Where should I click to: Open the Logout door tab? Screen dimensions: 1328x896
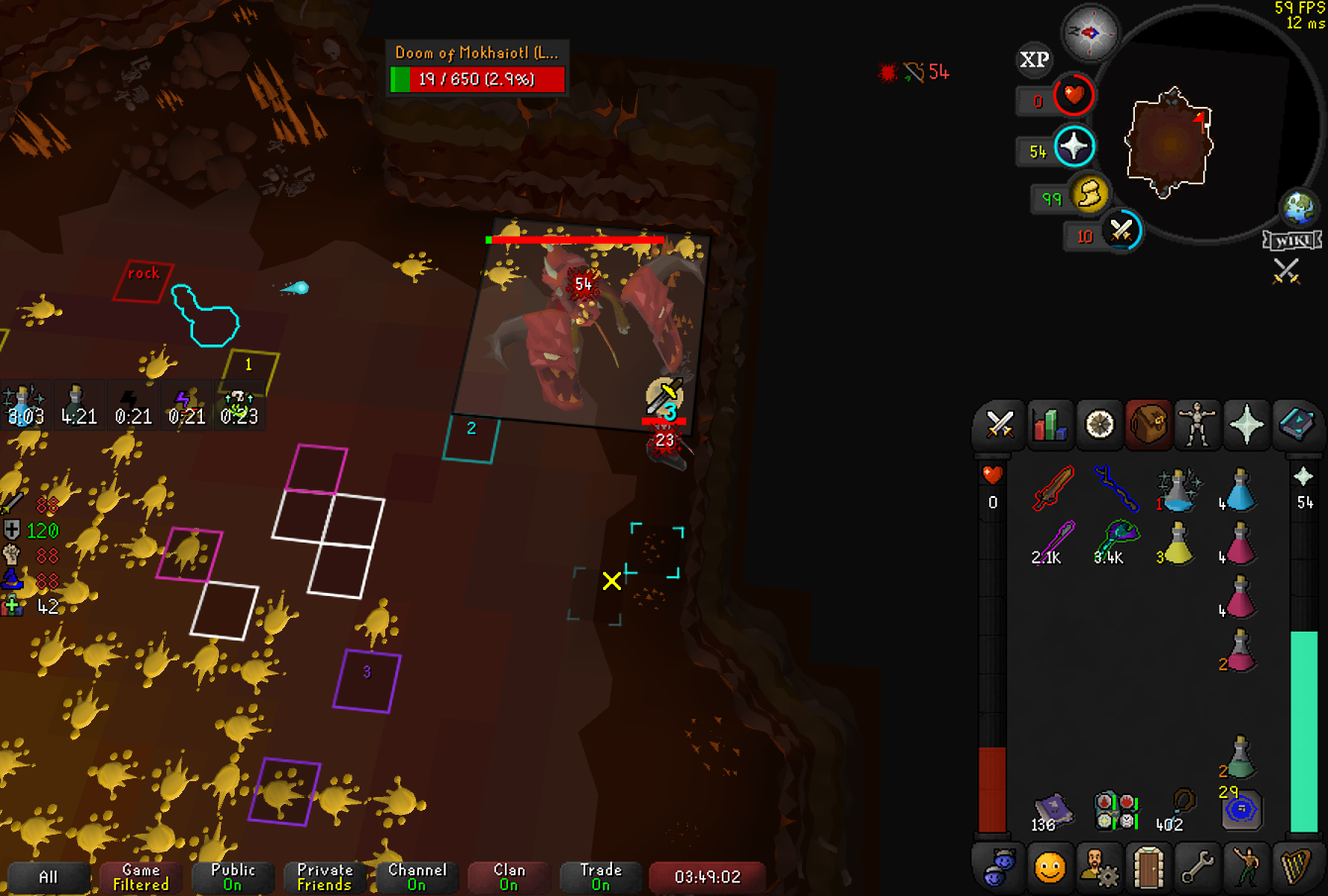point(1148,867)
